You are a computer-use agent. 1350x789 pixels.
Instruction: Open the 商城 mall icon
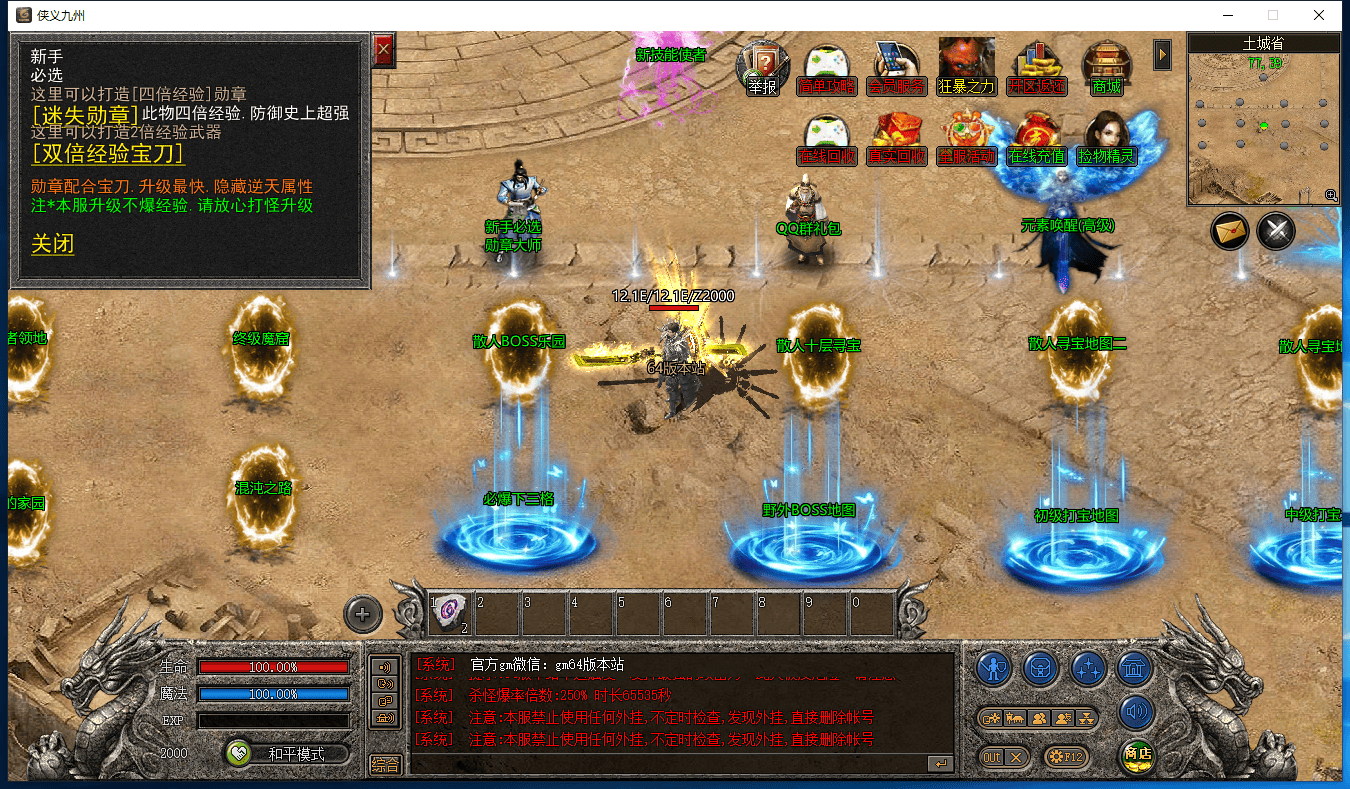tap(1106, 68)
